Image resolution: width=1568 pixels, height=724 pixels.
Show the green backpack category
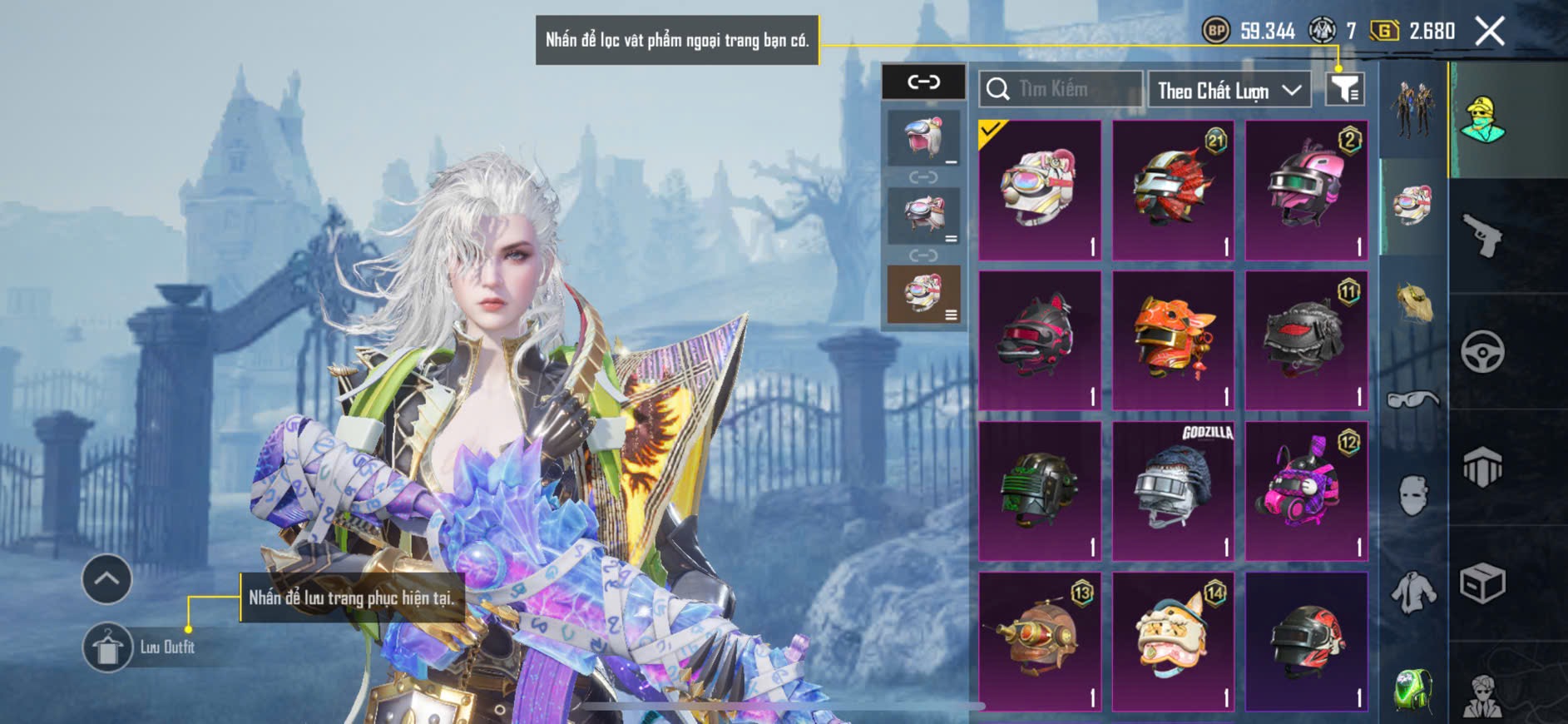pos(1412,690)
